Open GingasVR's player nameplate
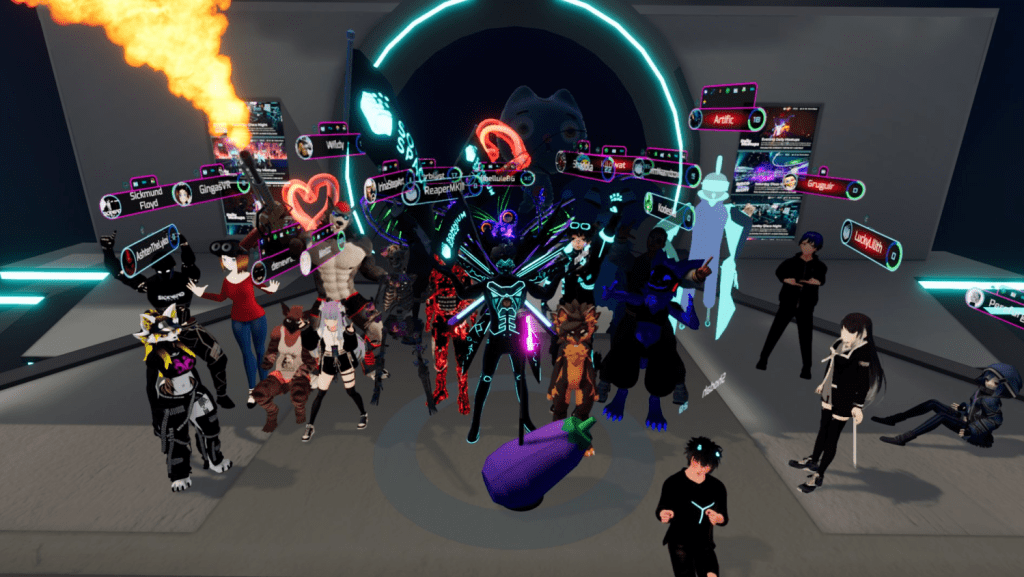 (211, 189)
